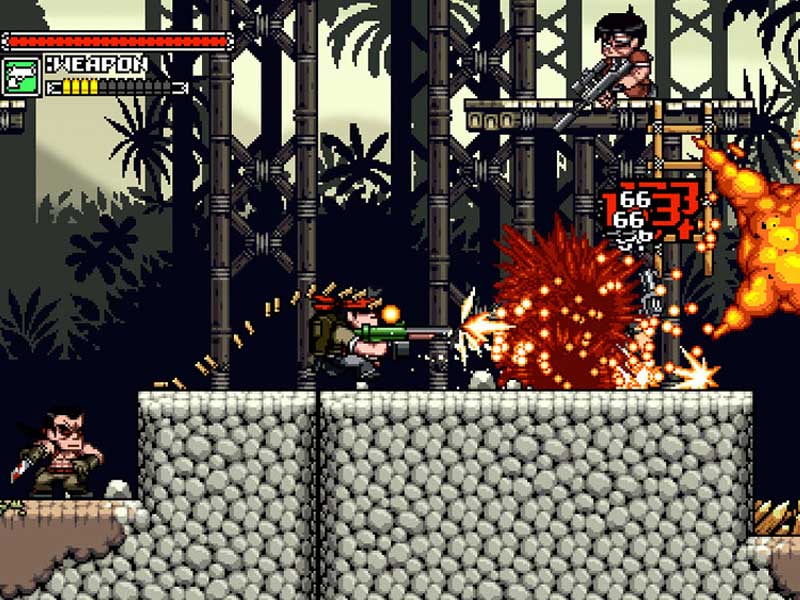Select the green pistol weapon icon
The image size is (800, 600).
pos(21,76)
